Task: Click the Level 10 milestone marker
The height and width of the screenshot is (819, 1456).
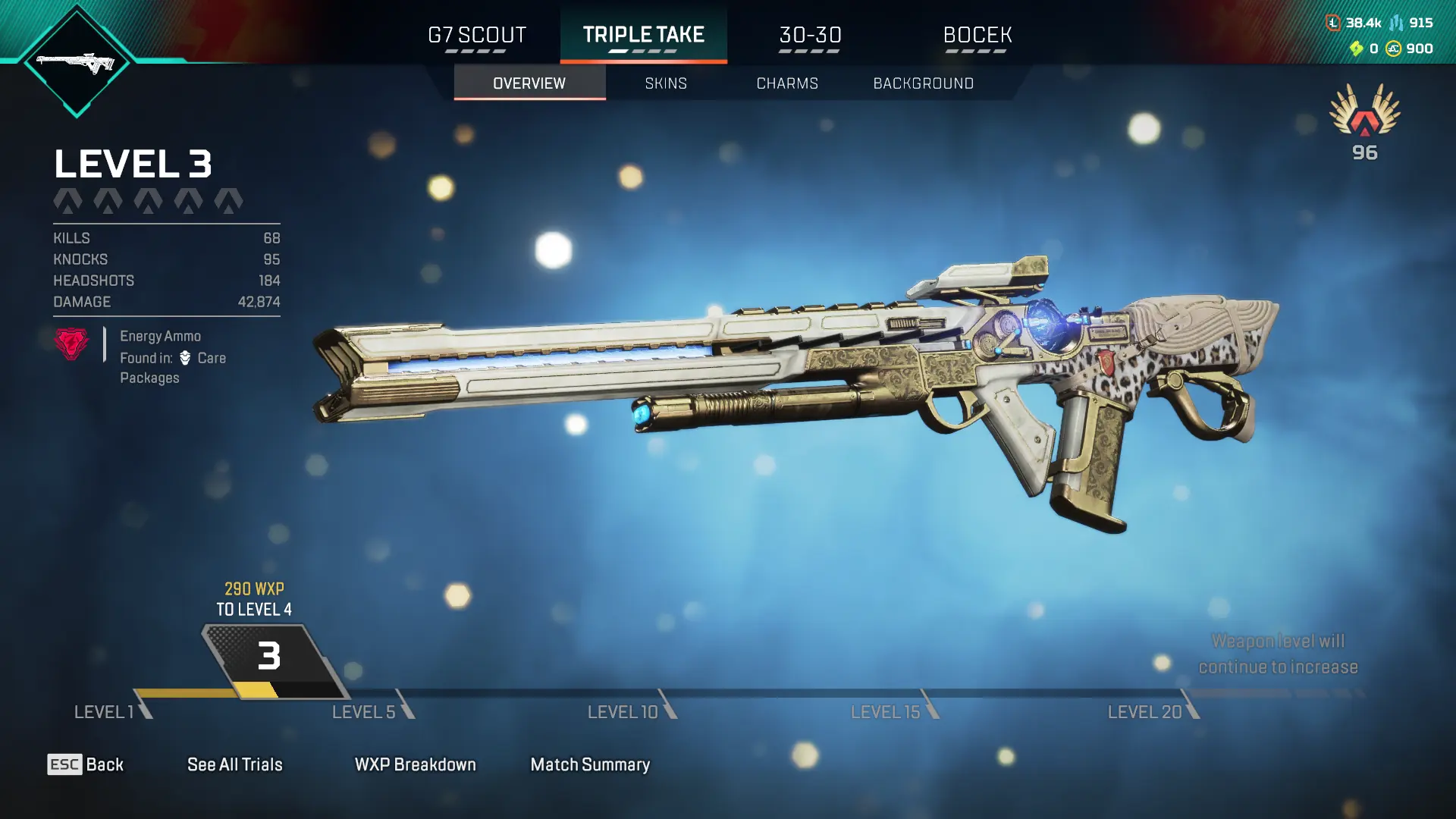Action: (x=629, y=711)
